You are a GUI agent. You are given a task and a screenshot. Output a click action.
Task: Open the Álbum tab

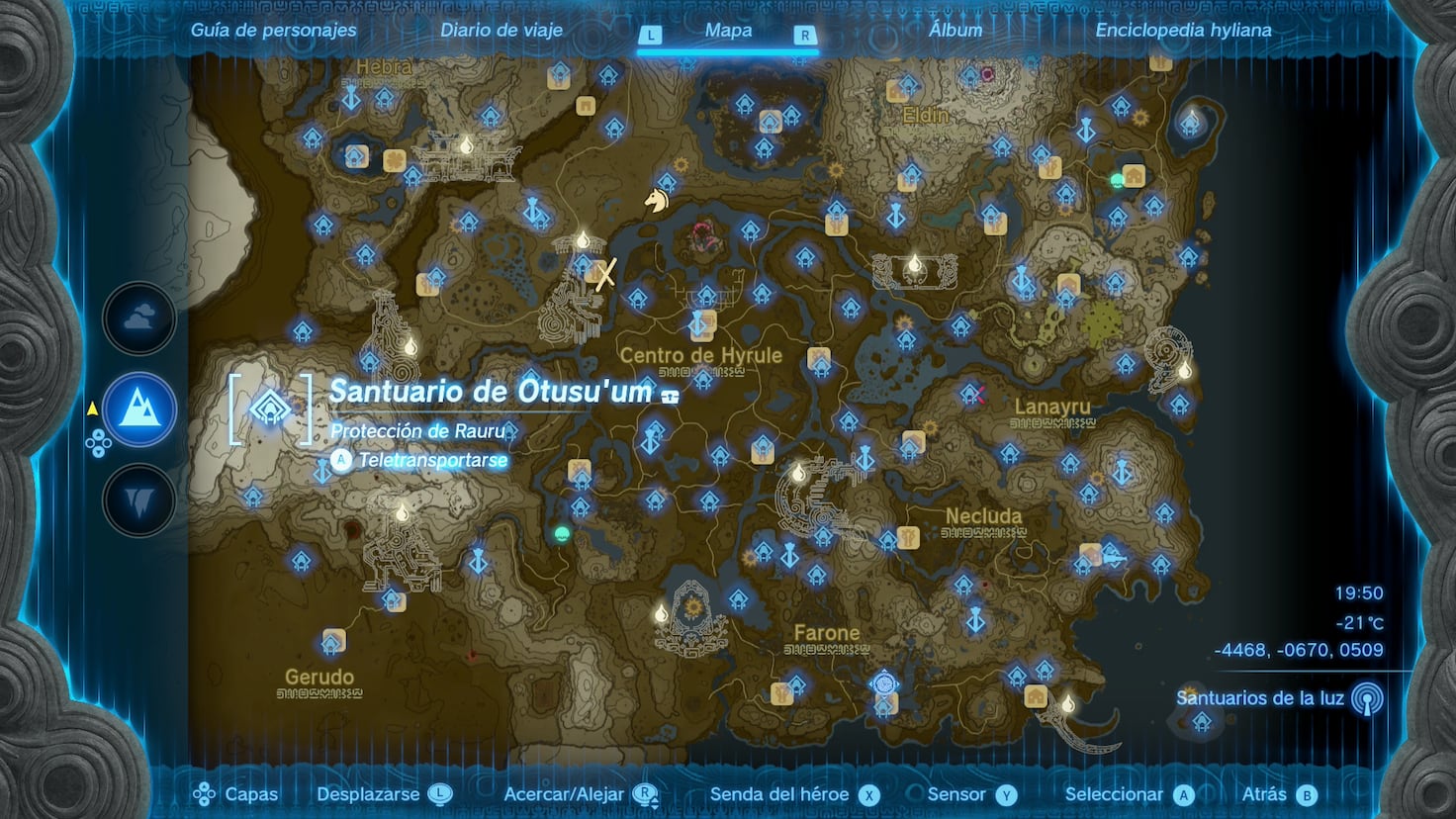click(954, 30)
